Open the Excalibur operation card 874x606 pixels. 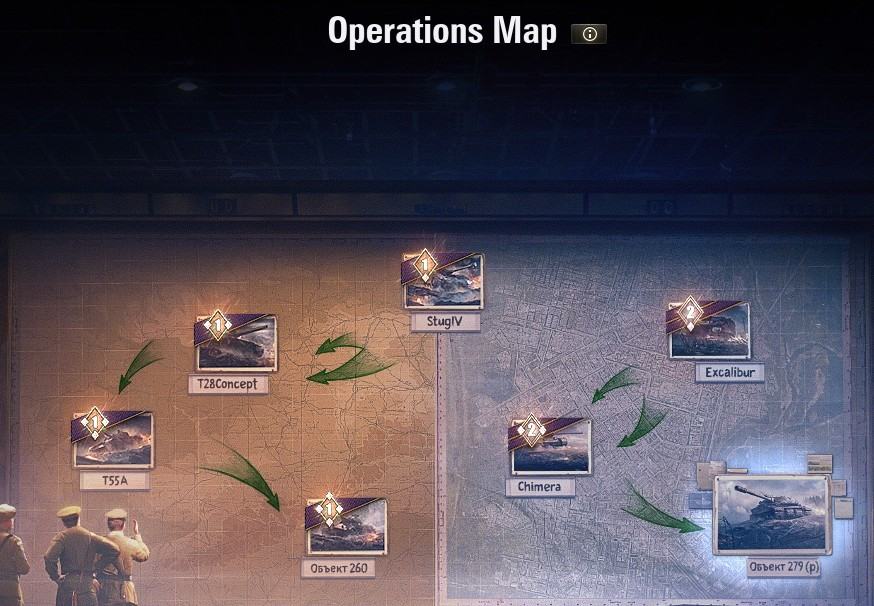(x=710, y=332)
